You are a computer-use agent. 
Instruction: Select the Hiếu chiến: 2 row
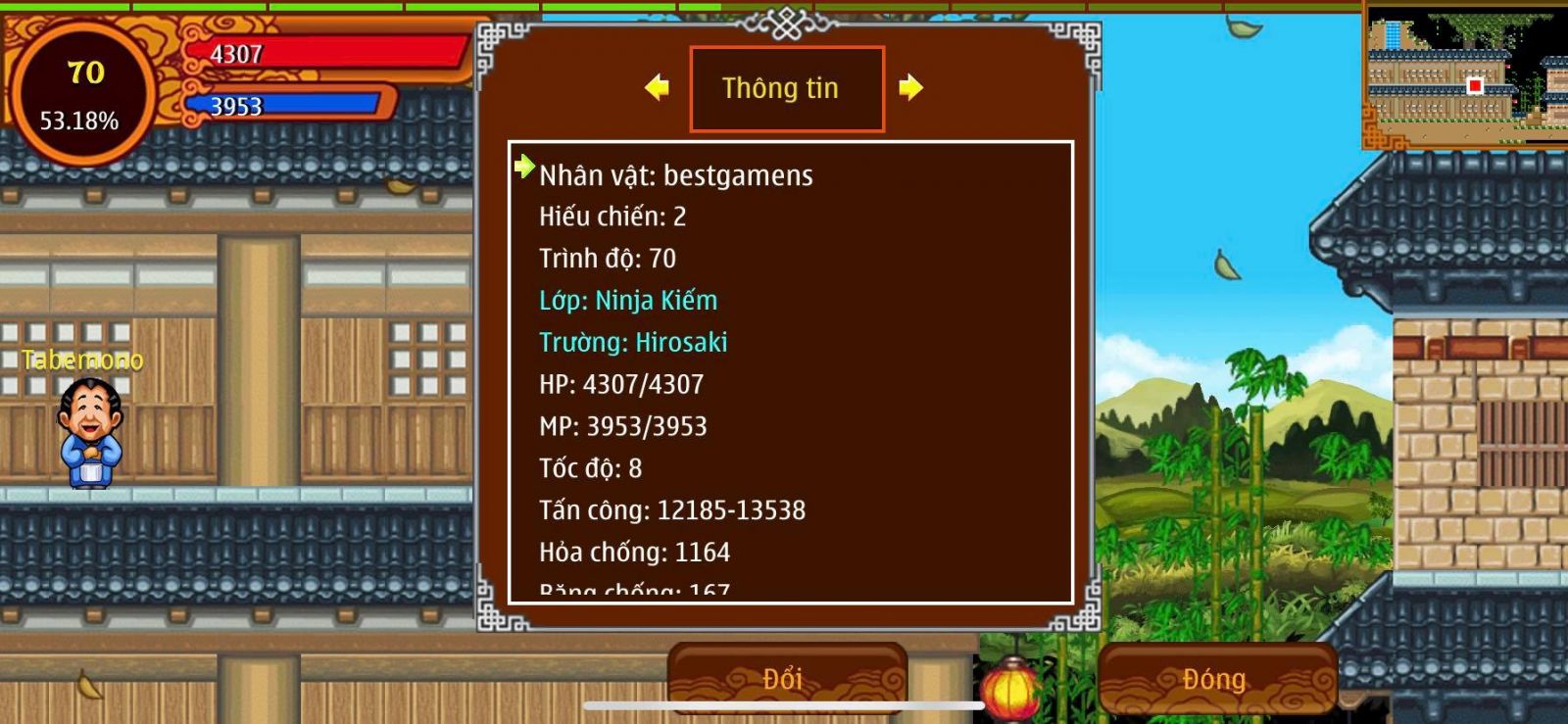pyautogui.click(x=612, y=217)
